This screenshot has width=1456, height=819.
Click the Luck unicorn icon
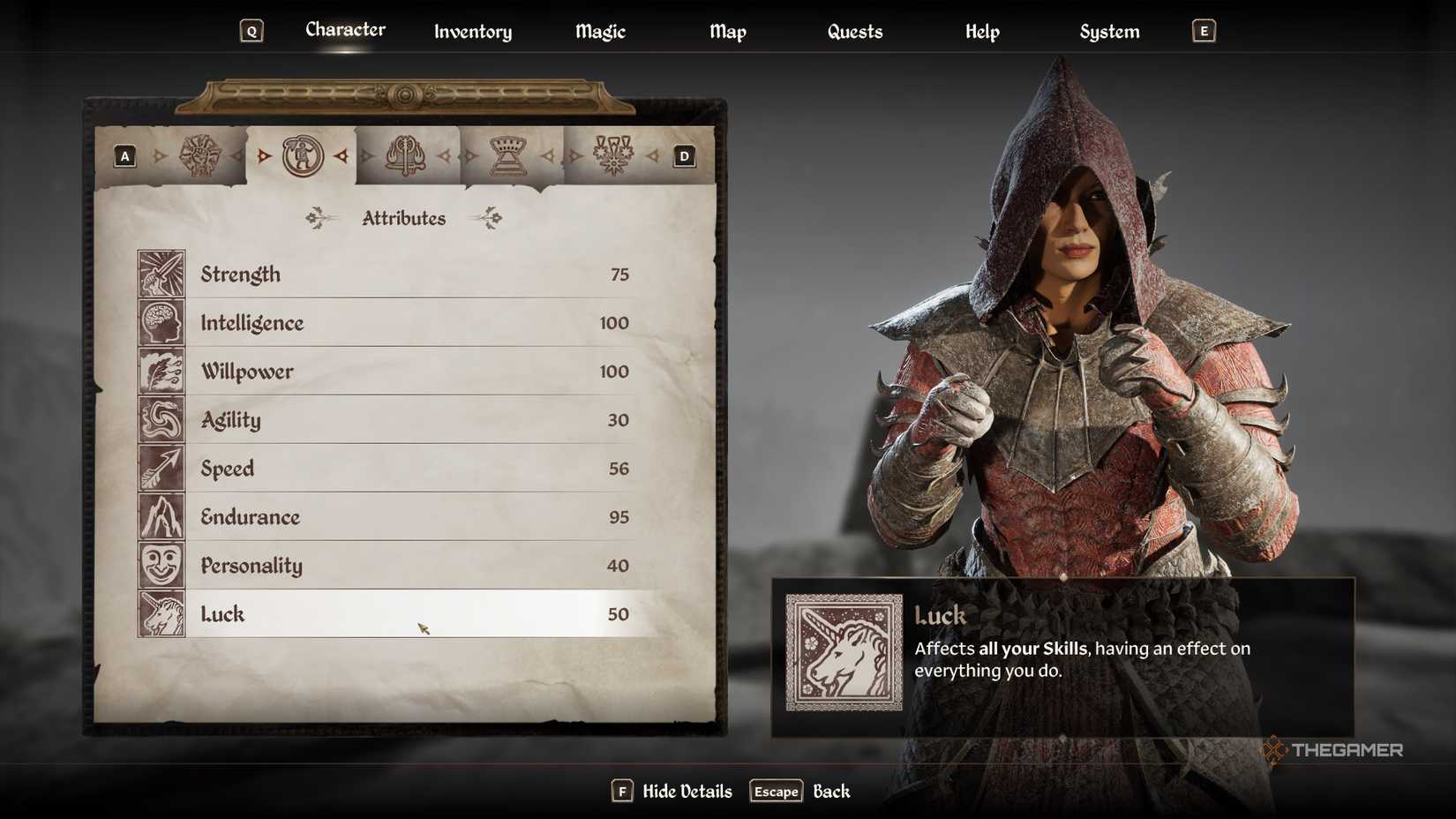pyautogui.click(x=161, y=614)
